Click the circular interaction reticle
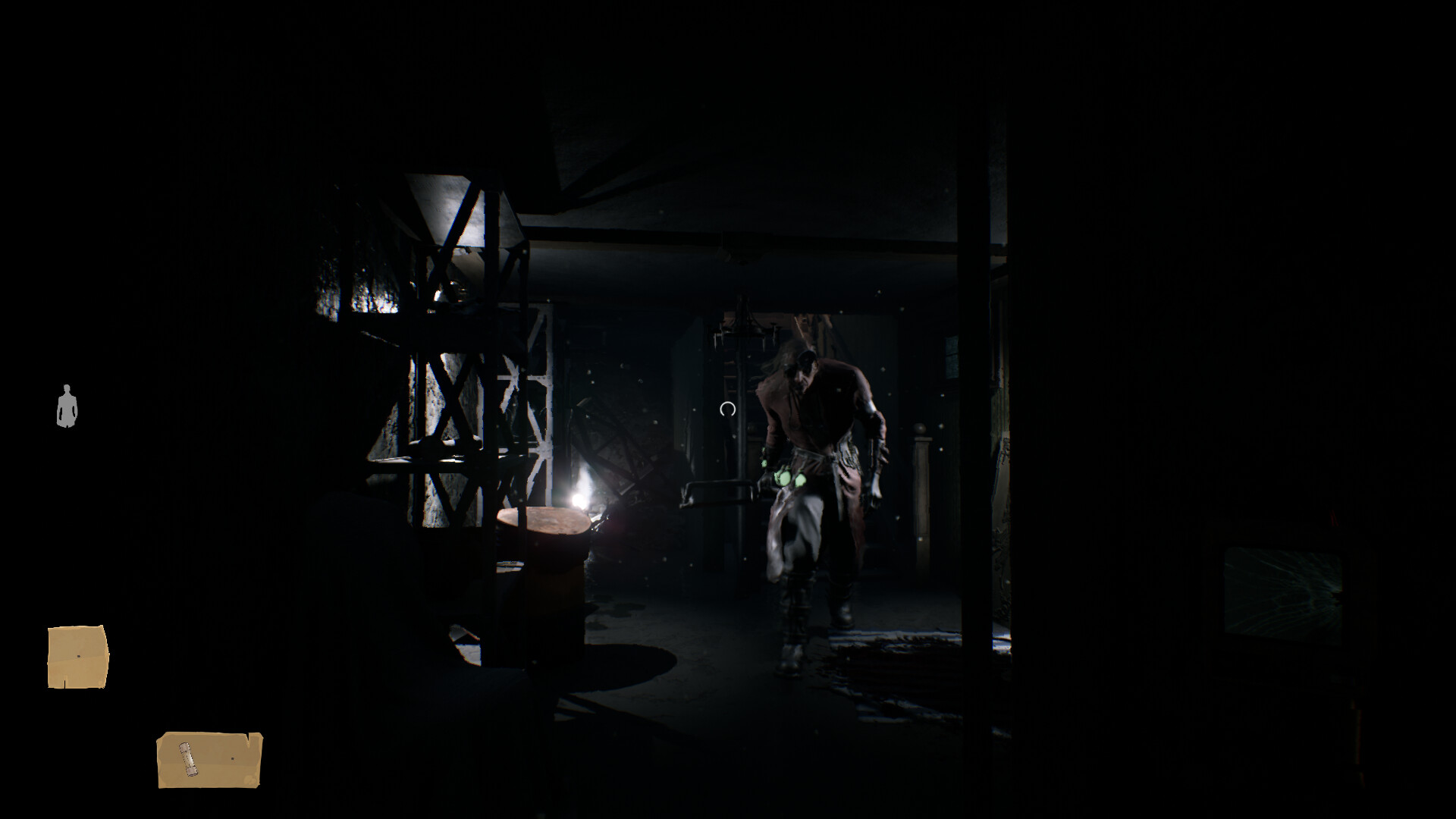 [x=727, y=408]
